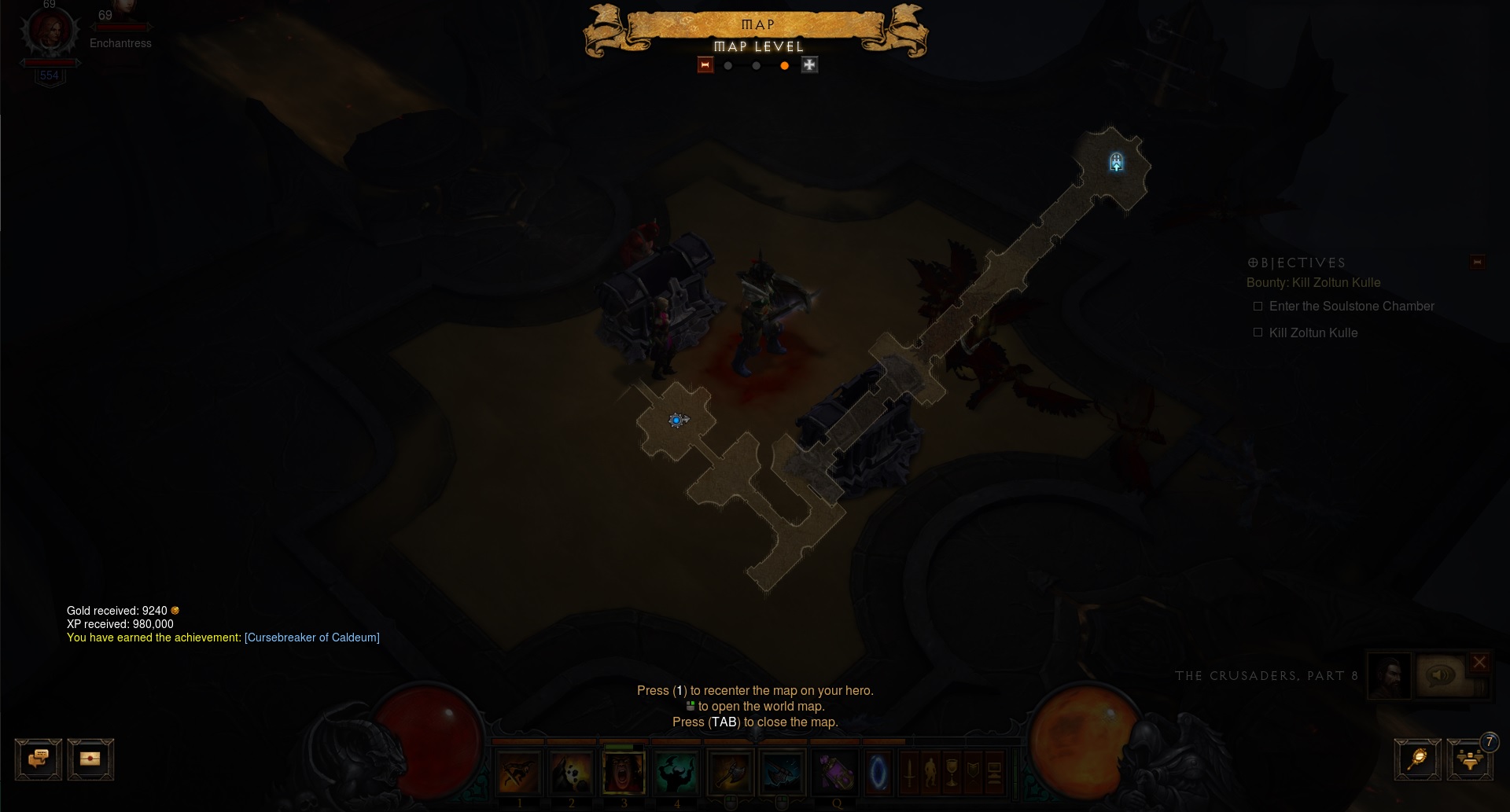Zoom the map out with the minus button
Image resolution: width=1510 pixels, height=812 pixels.
click(x=705, y=65)
